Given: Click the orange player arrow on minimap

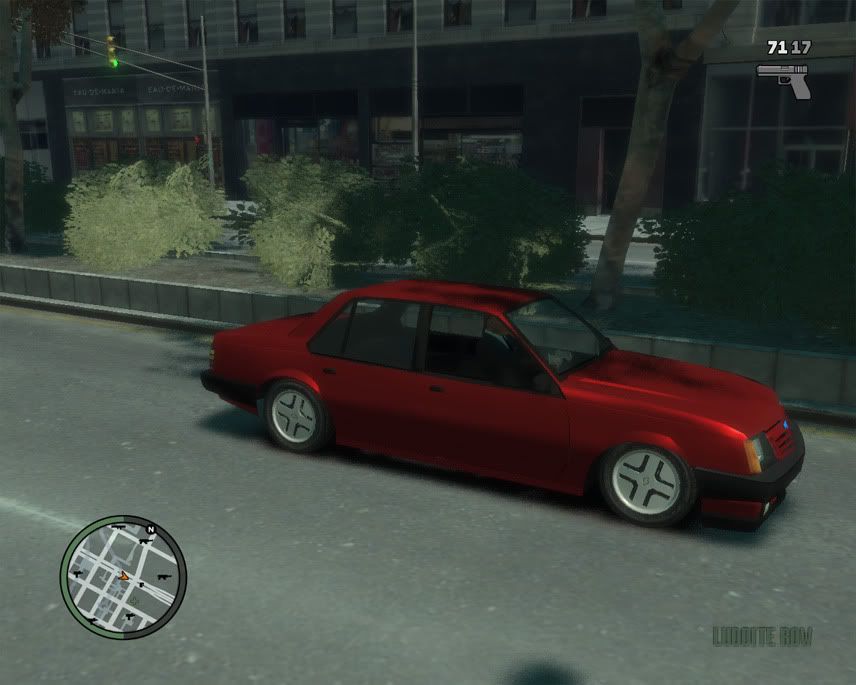Looking at the screenshot, I should tap(123, 576).
